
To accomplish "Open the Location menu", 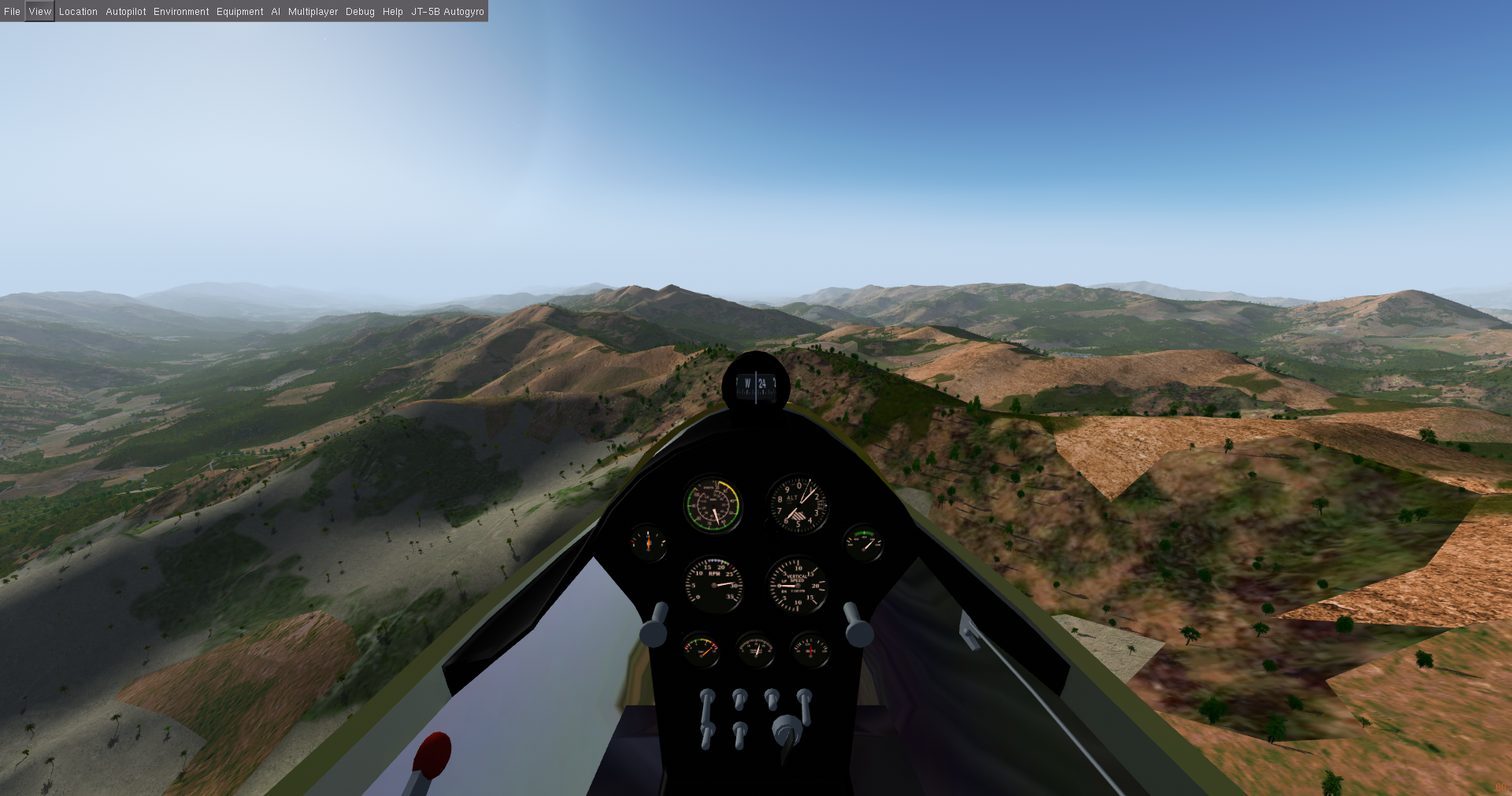I will point(78,12).
